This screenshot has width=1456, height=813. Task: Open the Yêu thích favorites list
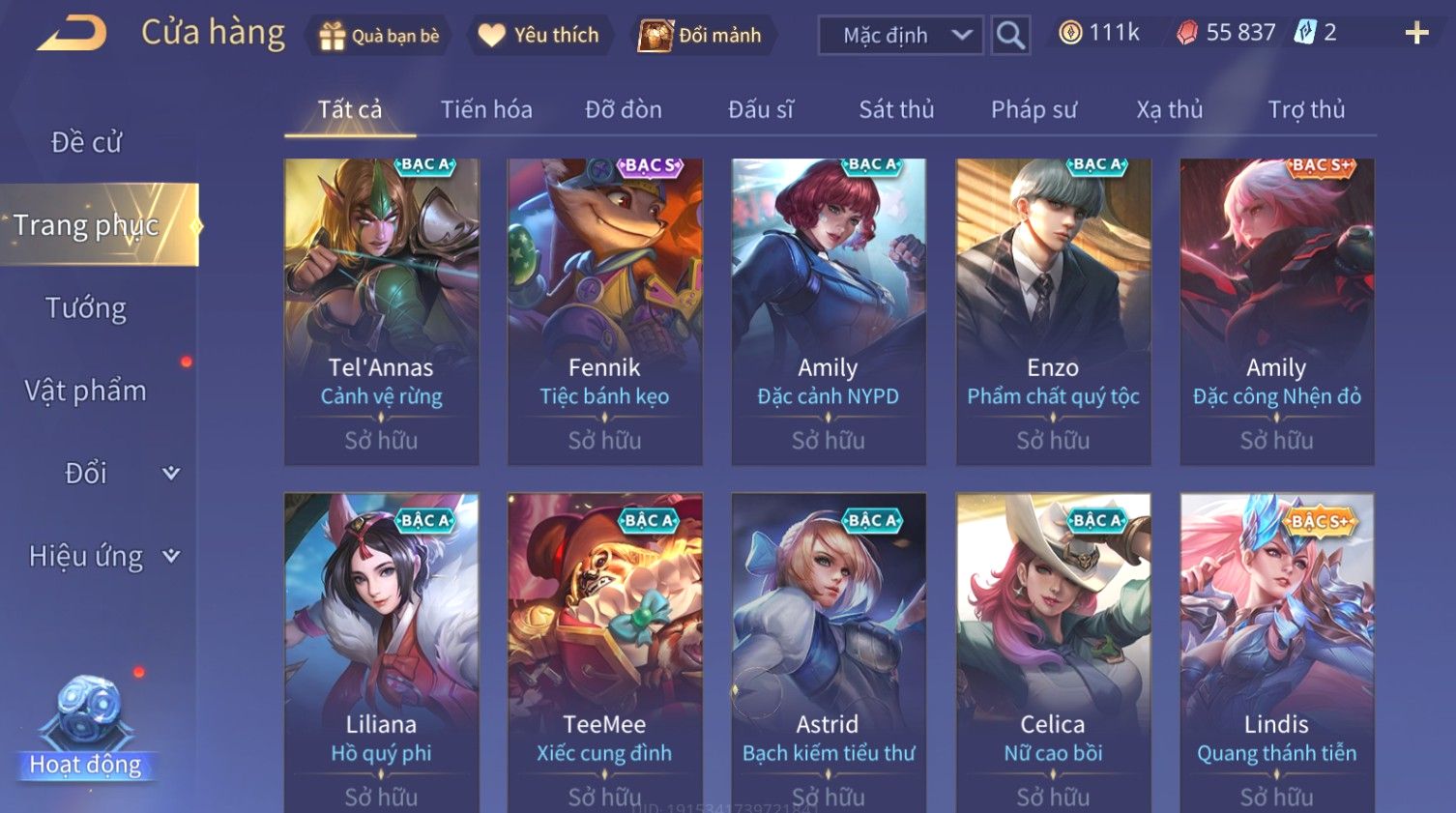point(540,36)
